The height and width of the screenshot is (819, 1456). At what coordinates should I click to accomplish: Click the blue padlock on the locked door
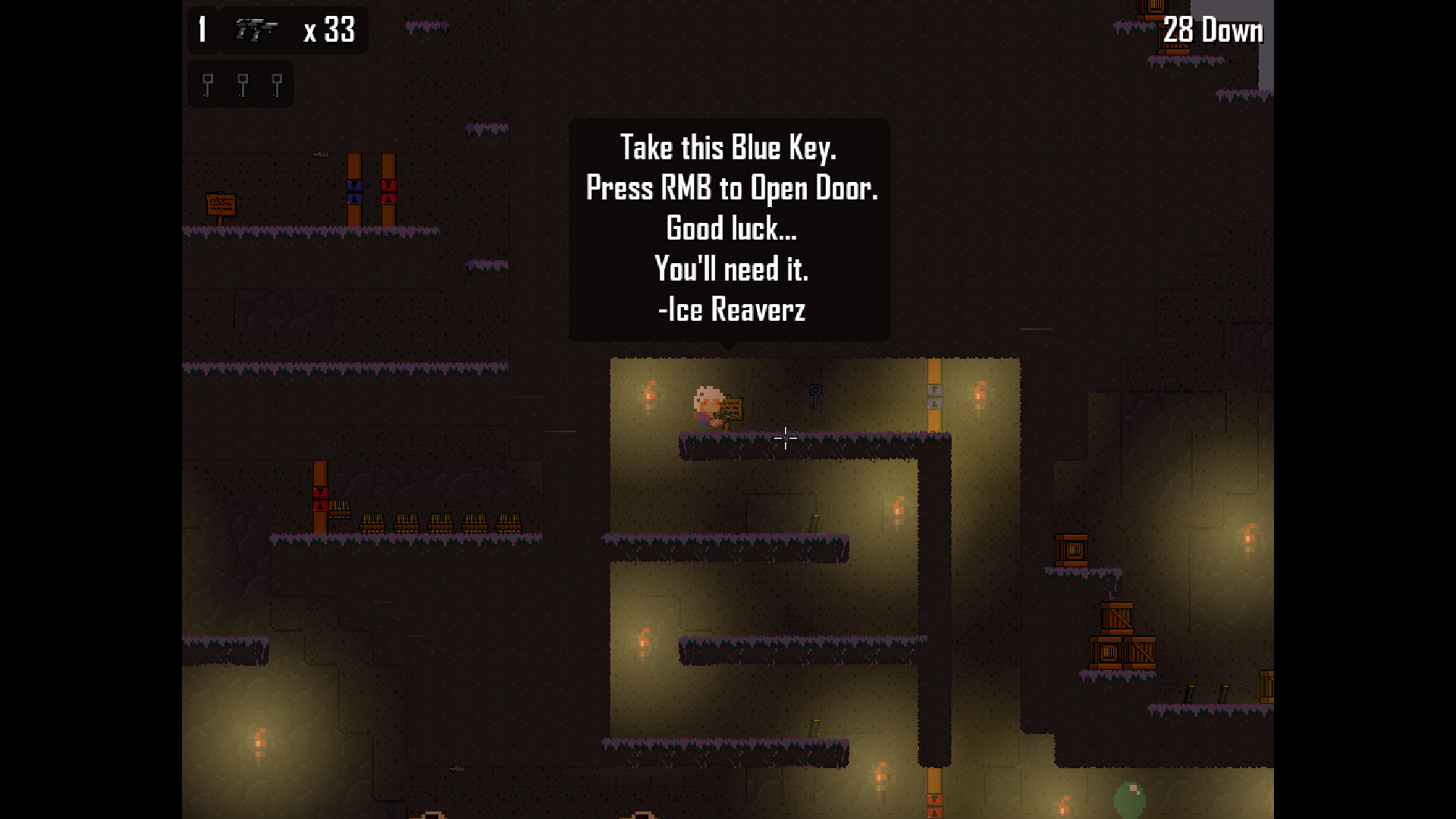coord(354,185)
